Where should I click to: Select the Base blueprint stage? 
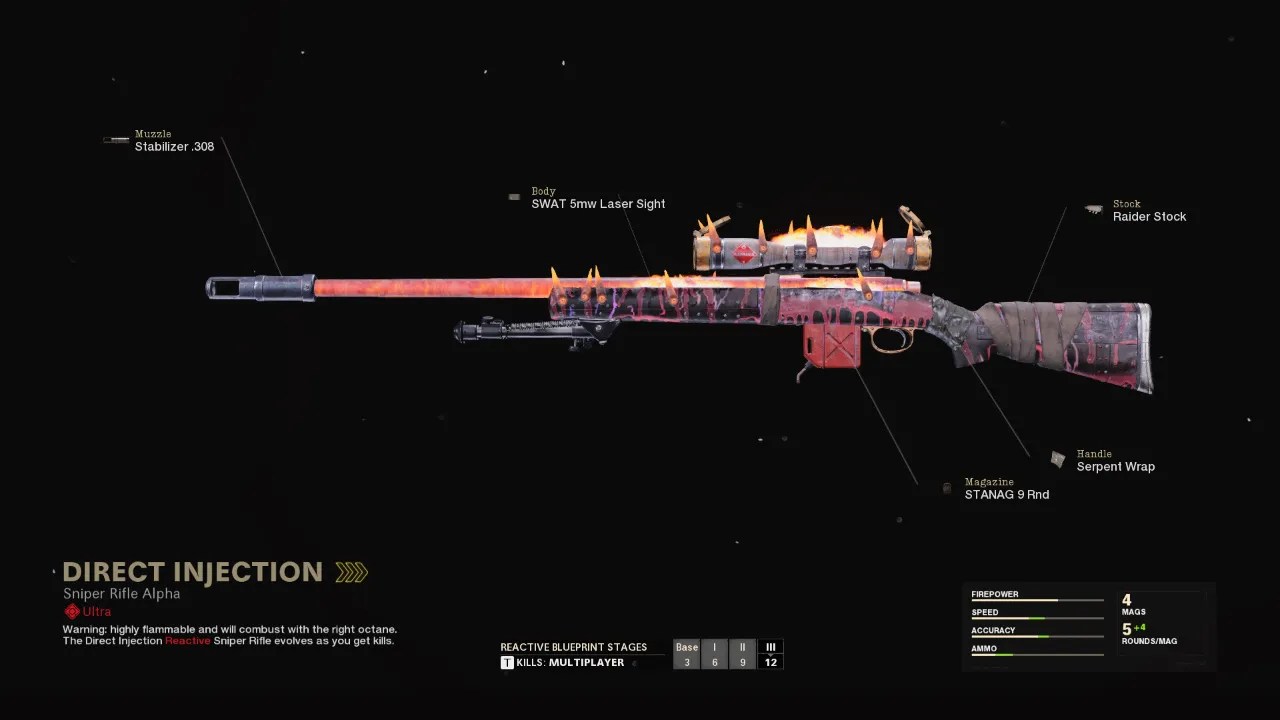[x=687, y=654]
